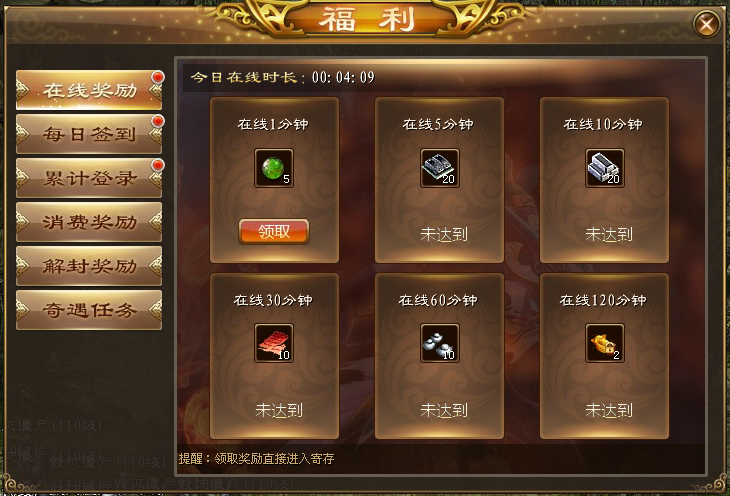Select the 累计登录 tab

(x=89, y=178)
